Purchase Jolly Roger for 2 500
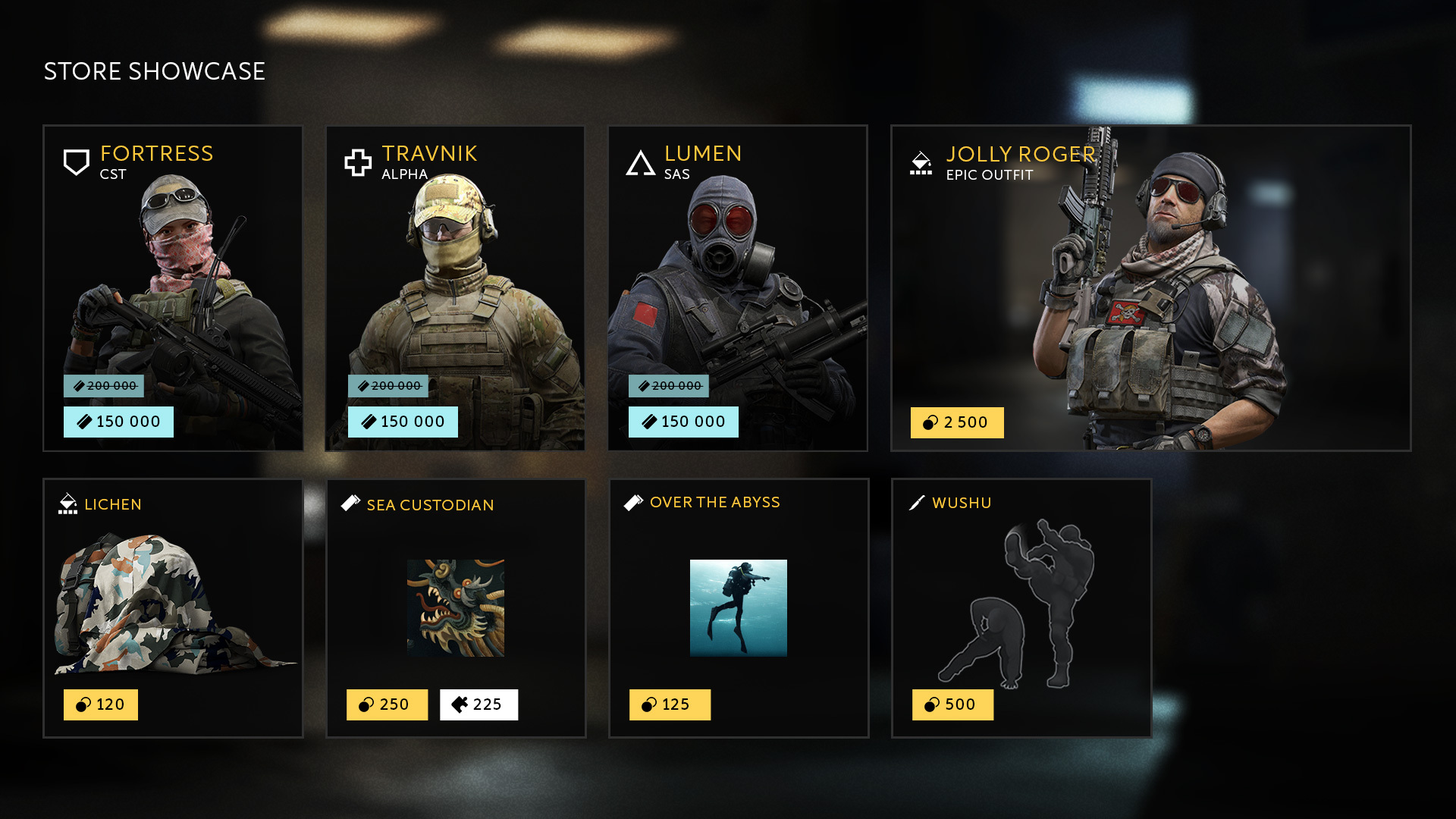Image resolution: width=1456 pixels, height=819 pixels. 957,422
